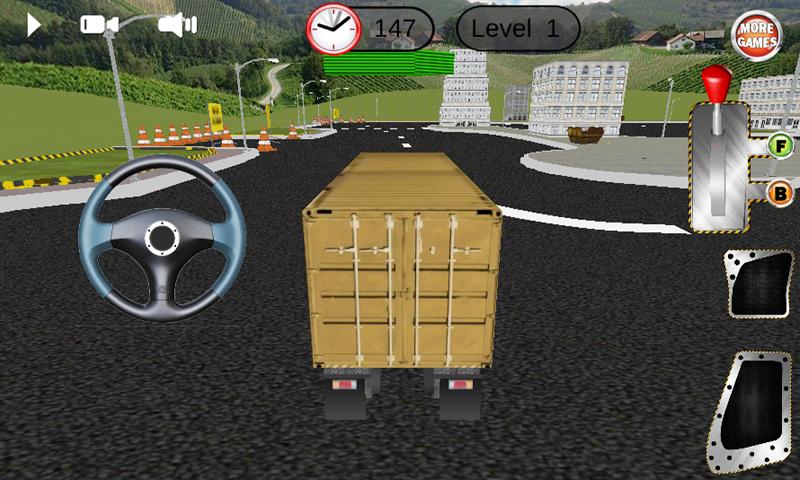Image resolution: width=800 pixels, height=480 pixels.
Task: Tap the steering wheel control
Action: [162, 238]
